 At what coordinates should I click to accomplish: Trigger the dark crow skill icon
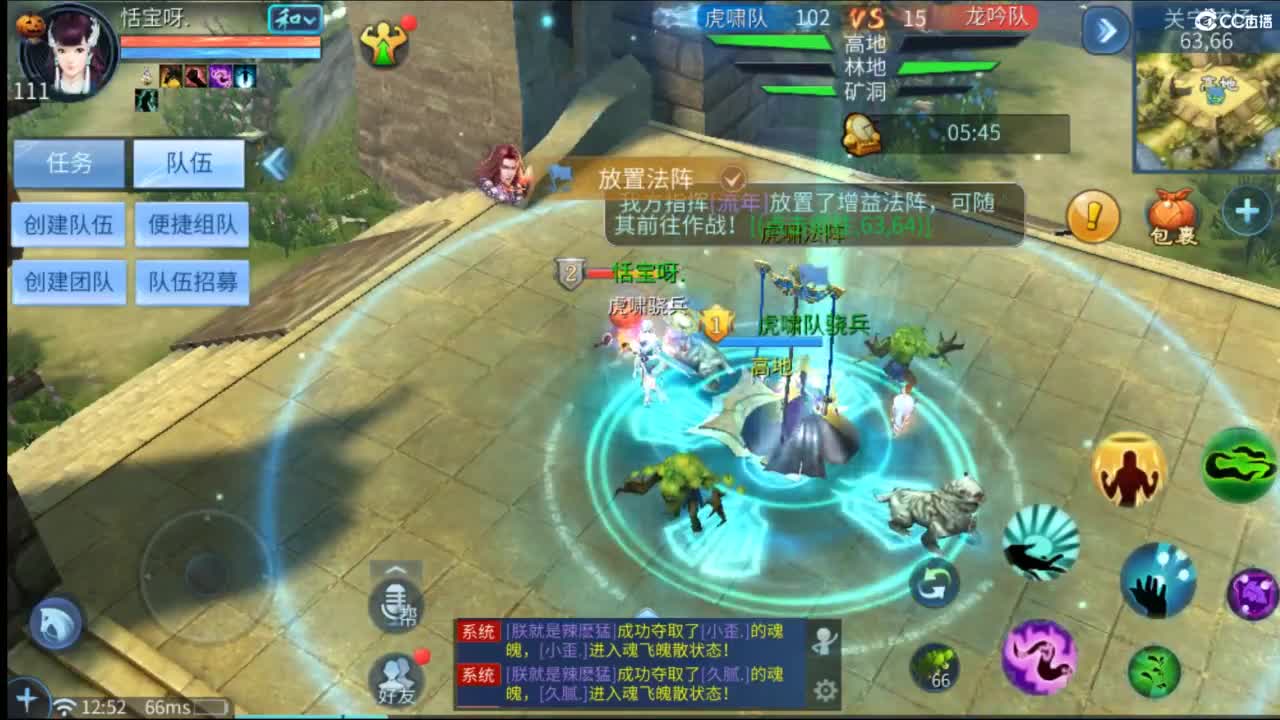point(1042,545)
